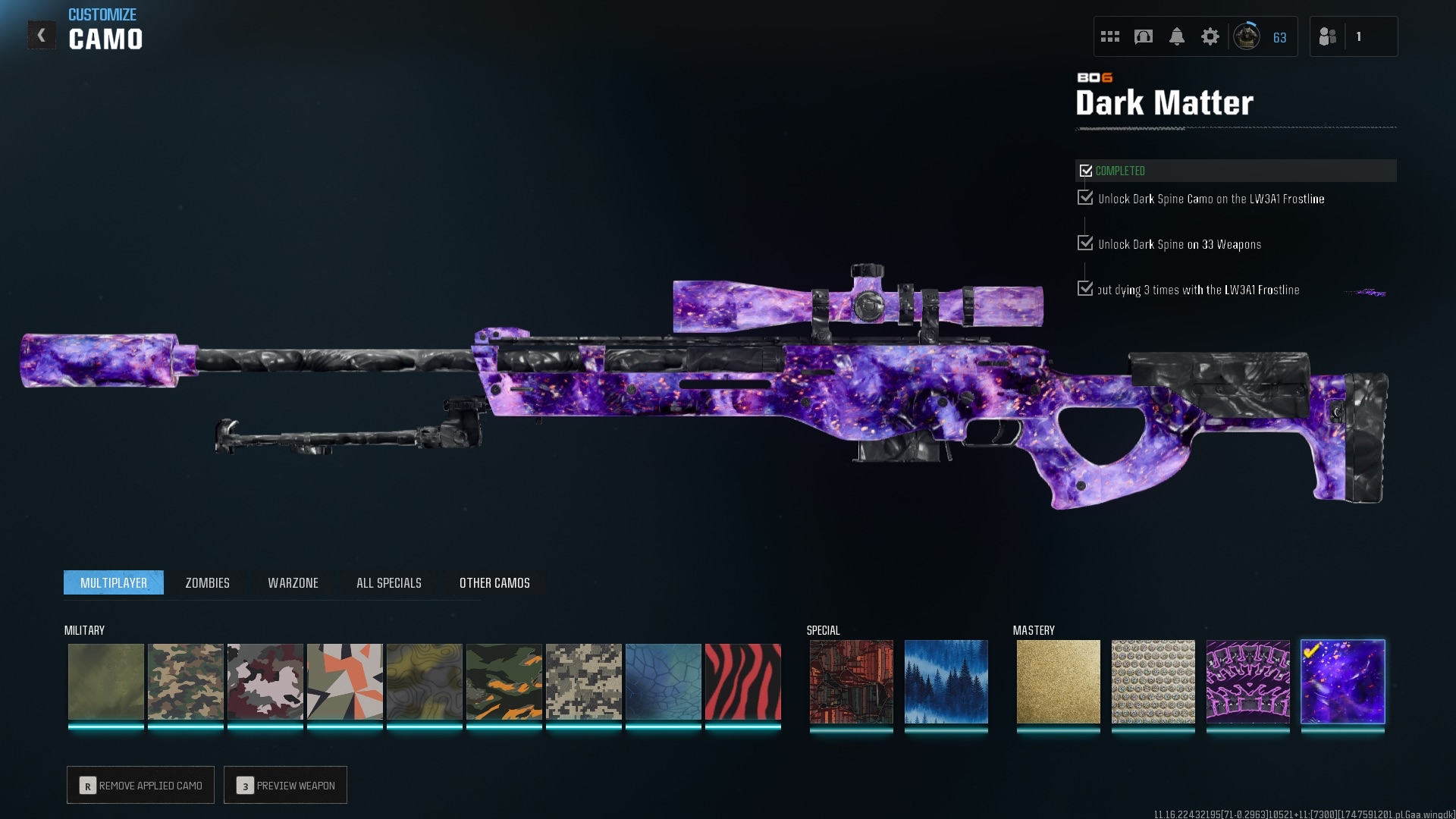
Task: Pick the pink Dark Spine camo
Action: pyautogui.click(x=1247, y=682)
